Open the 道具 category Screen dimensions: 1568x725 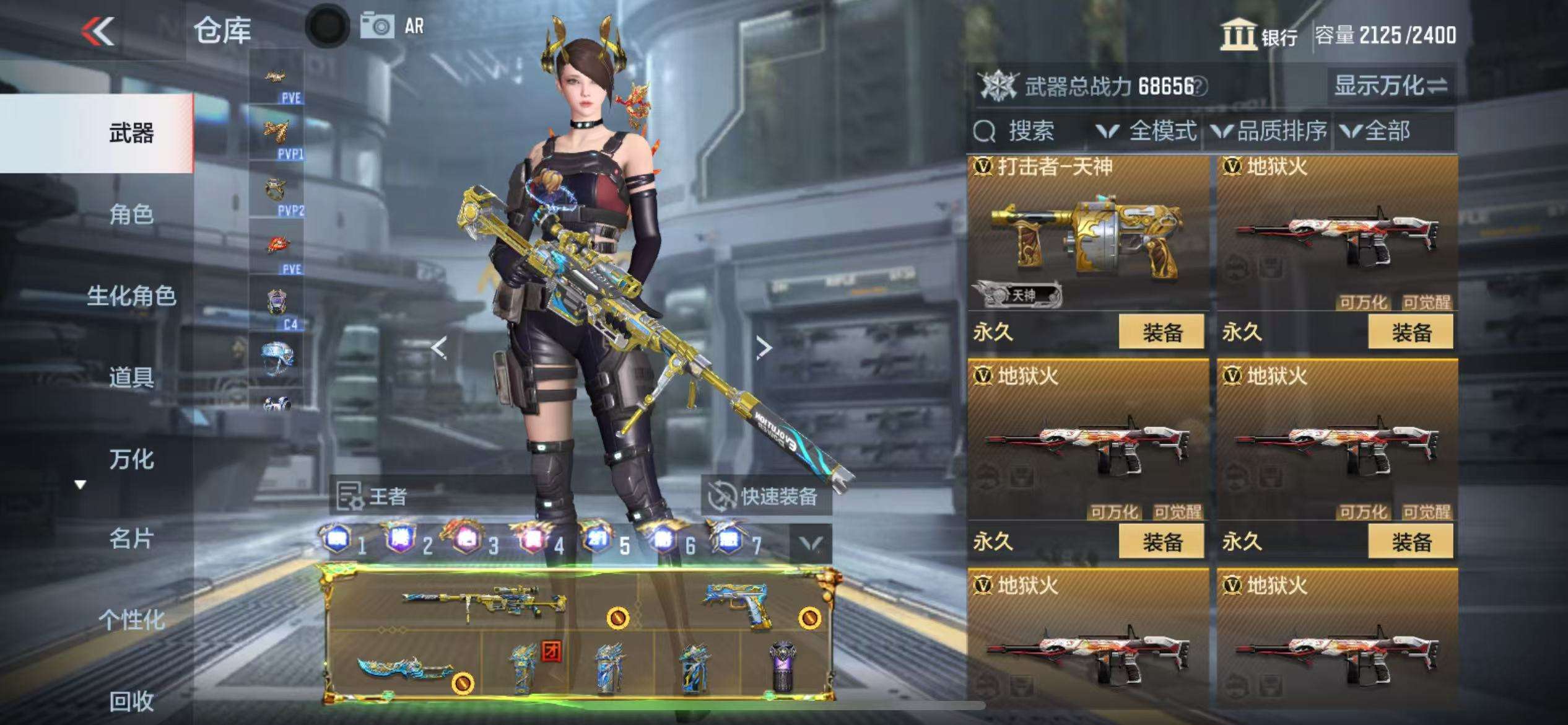pos(131,377)
